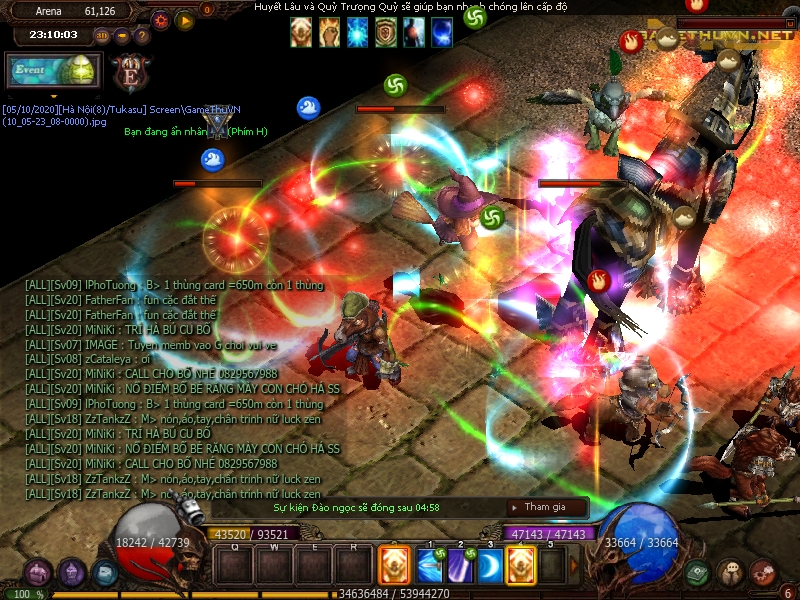The image size is (800, 600).
Task: Activate the crescent moon skill
Action: [490, 566]
